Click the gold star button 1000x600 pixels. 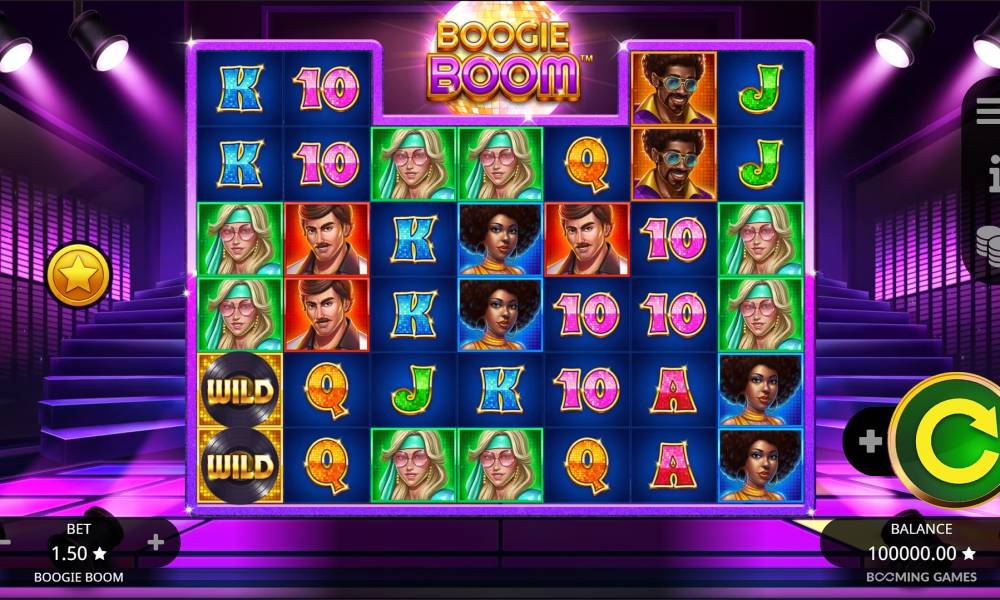click(x=78, y=275)
